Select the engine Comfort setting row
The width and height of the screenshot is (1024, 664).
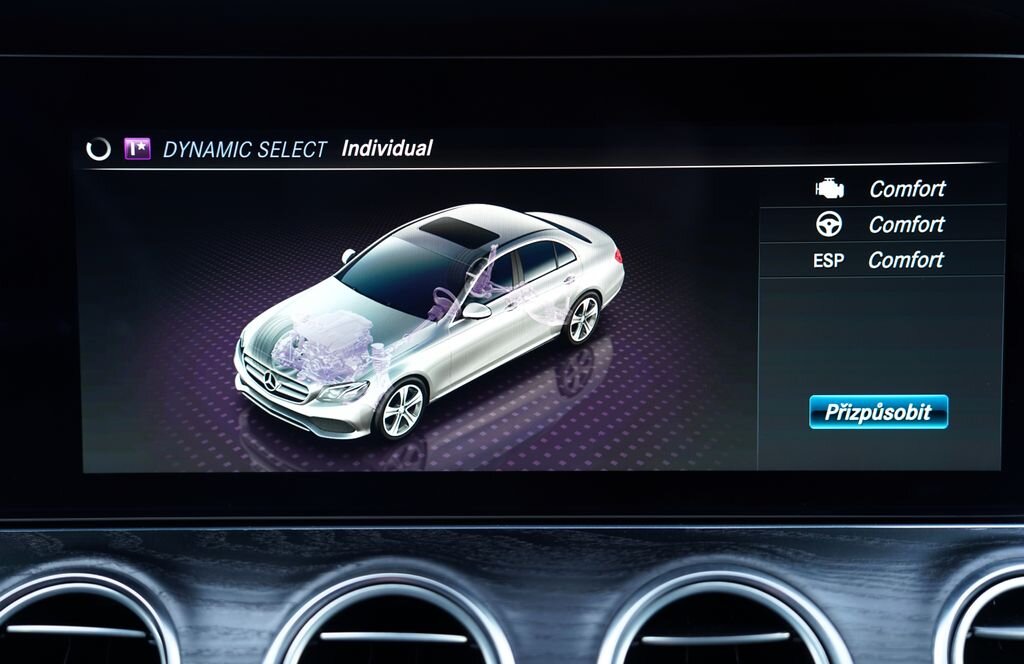pos(880,188)
